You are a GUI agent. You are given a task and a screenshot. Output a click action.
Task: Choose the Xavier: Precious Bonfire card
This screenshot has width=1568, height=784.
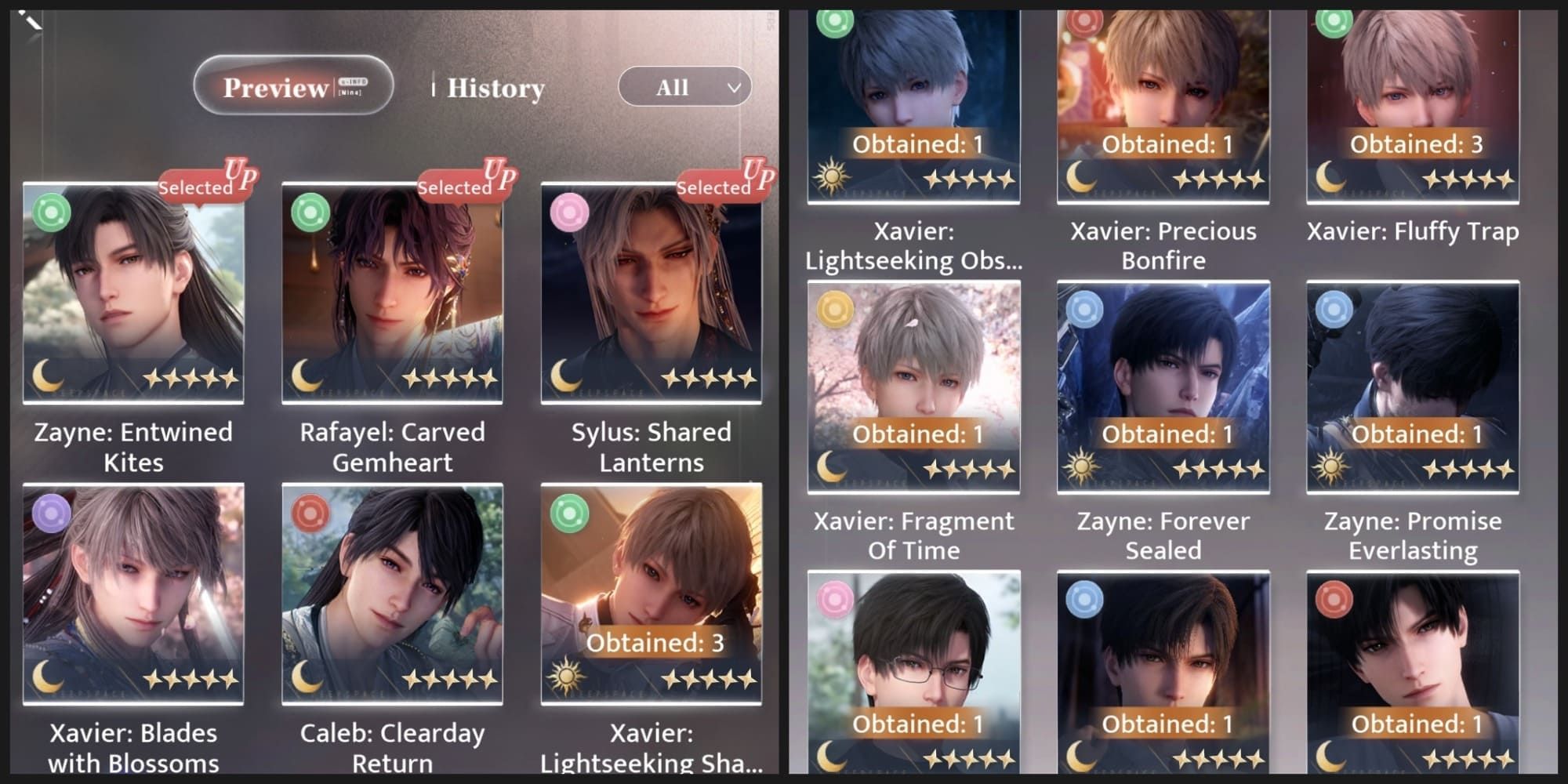coord(1163,106)
